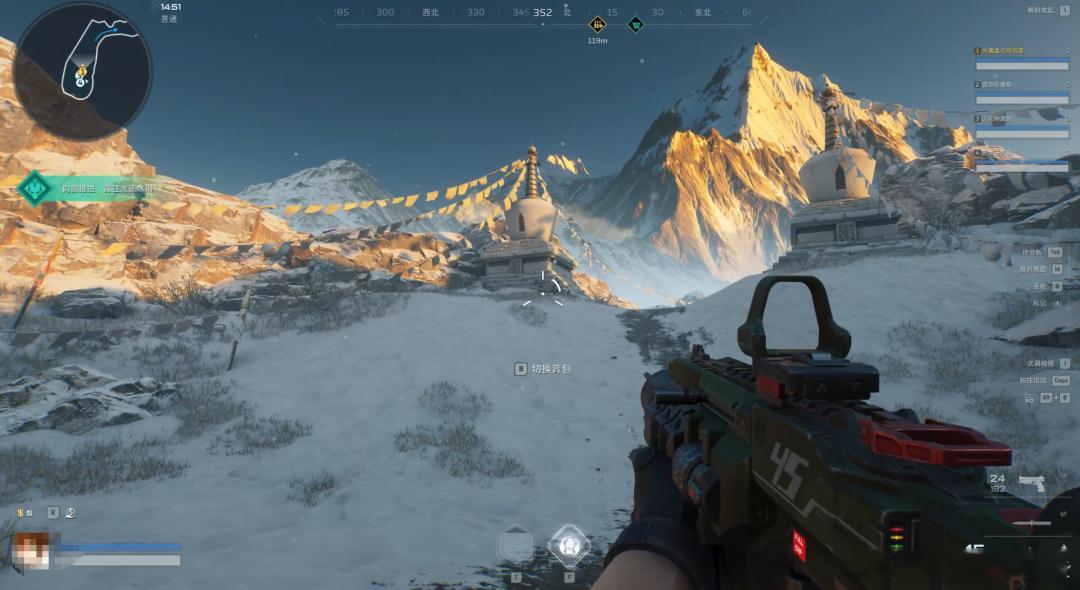Select the knife melee weapon icon
The image size is (1080, 590).
(1030, 522)
